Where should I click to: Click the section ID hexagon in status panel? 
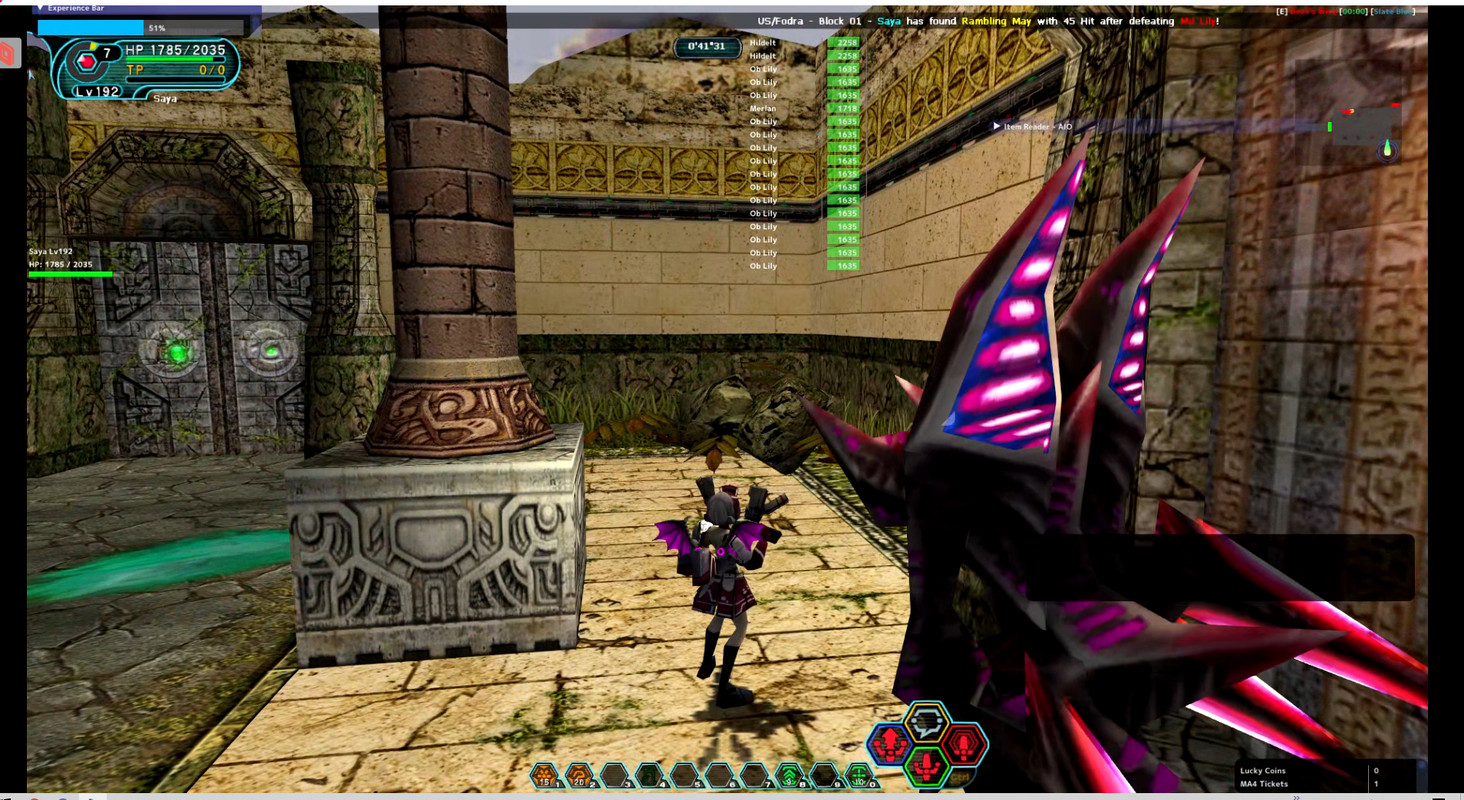[x=87, y=63]
